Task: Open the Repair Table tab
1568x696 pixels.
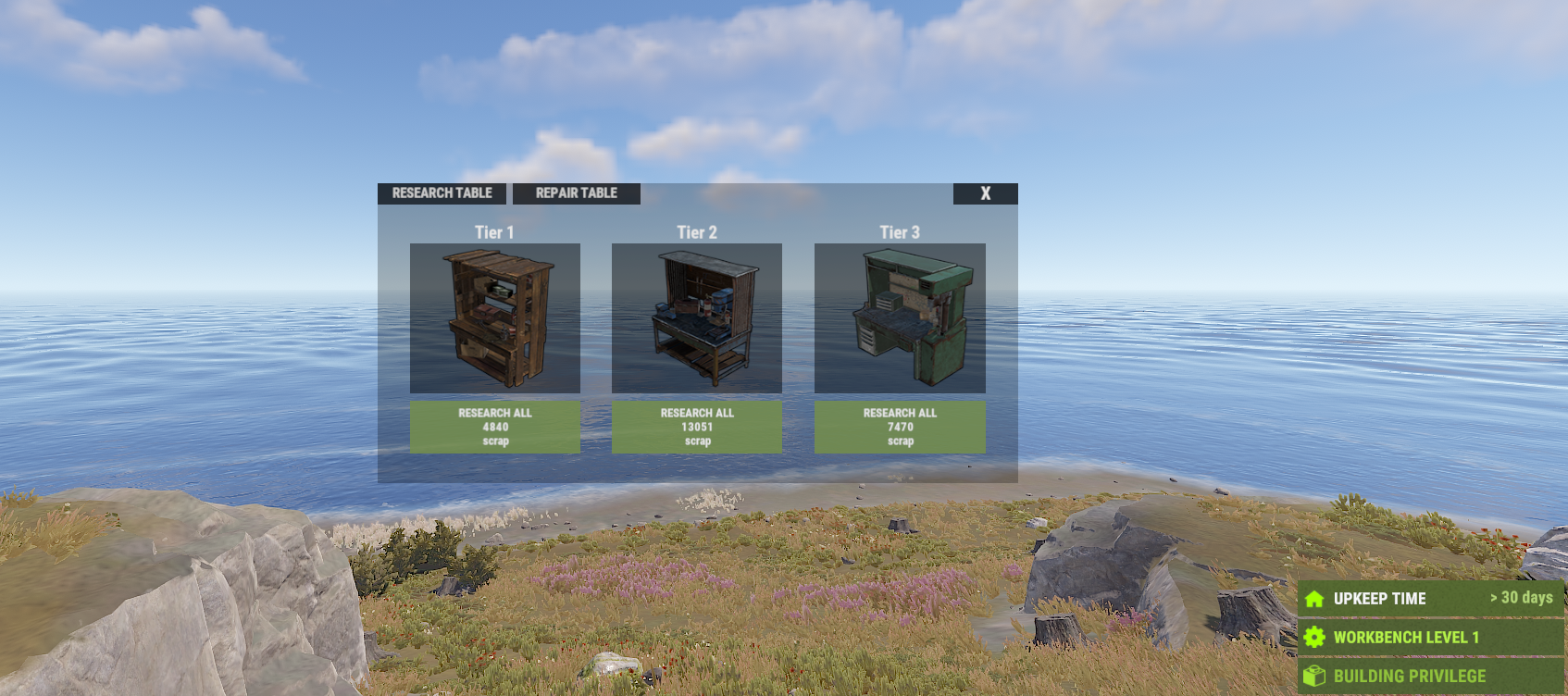Action: 576,193
